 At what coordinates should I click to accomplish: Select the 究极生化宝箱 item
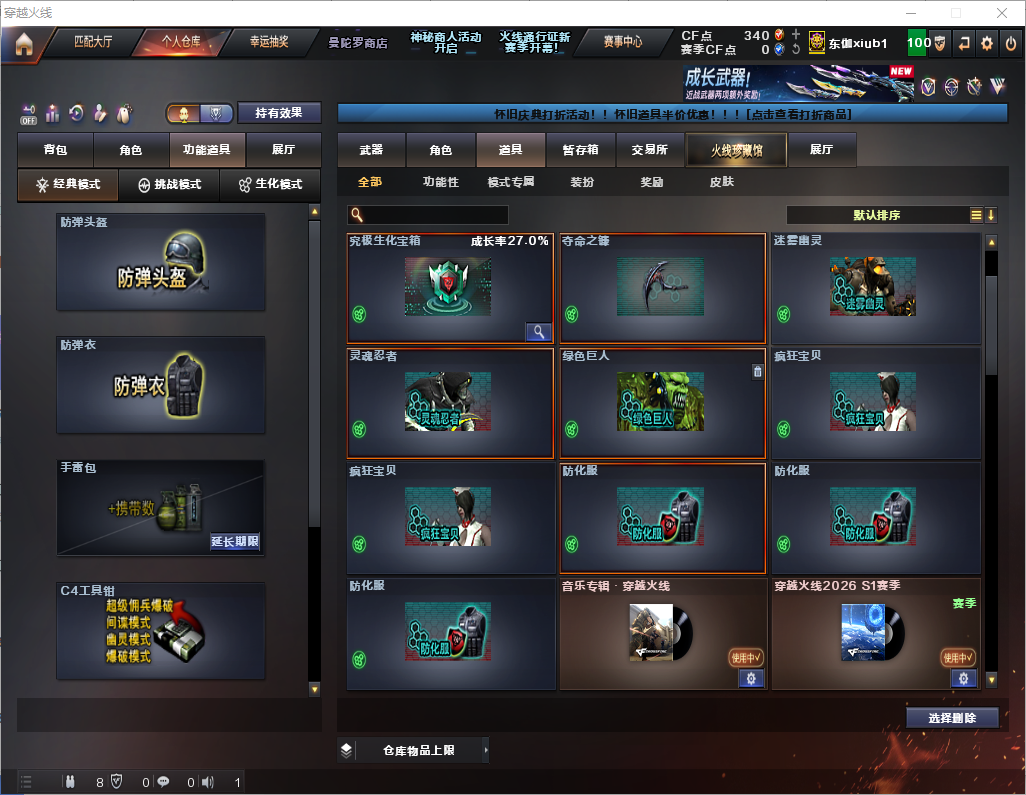(x=449, y=288)
